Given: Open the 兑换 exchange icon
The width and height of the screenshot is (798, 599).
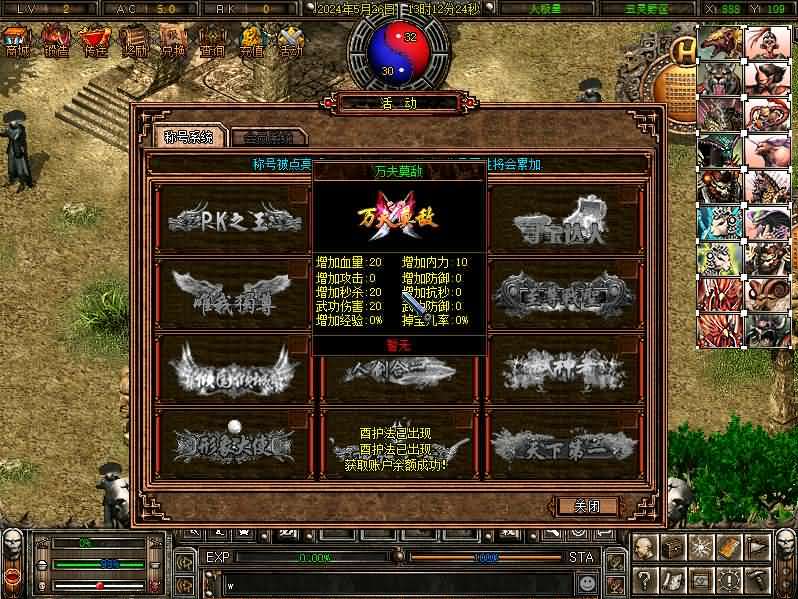Looking at the screenshot, I should coord(173,42).
